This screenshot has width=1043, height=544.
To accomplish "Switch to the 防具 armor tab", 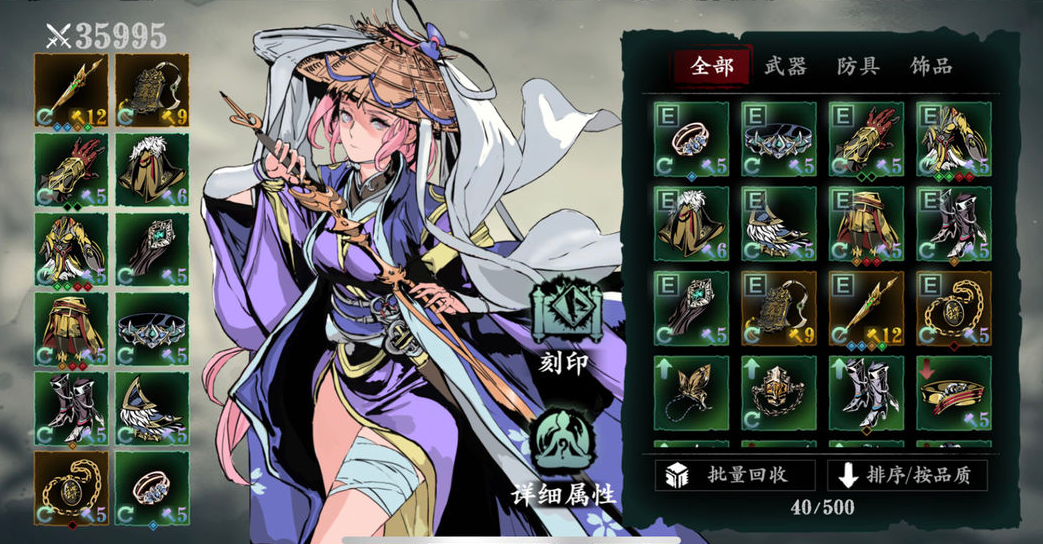I will [857, 67].
